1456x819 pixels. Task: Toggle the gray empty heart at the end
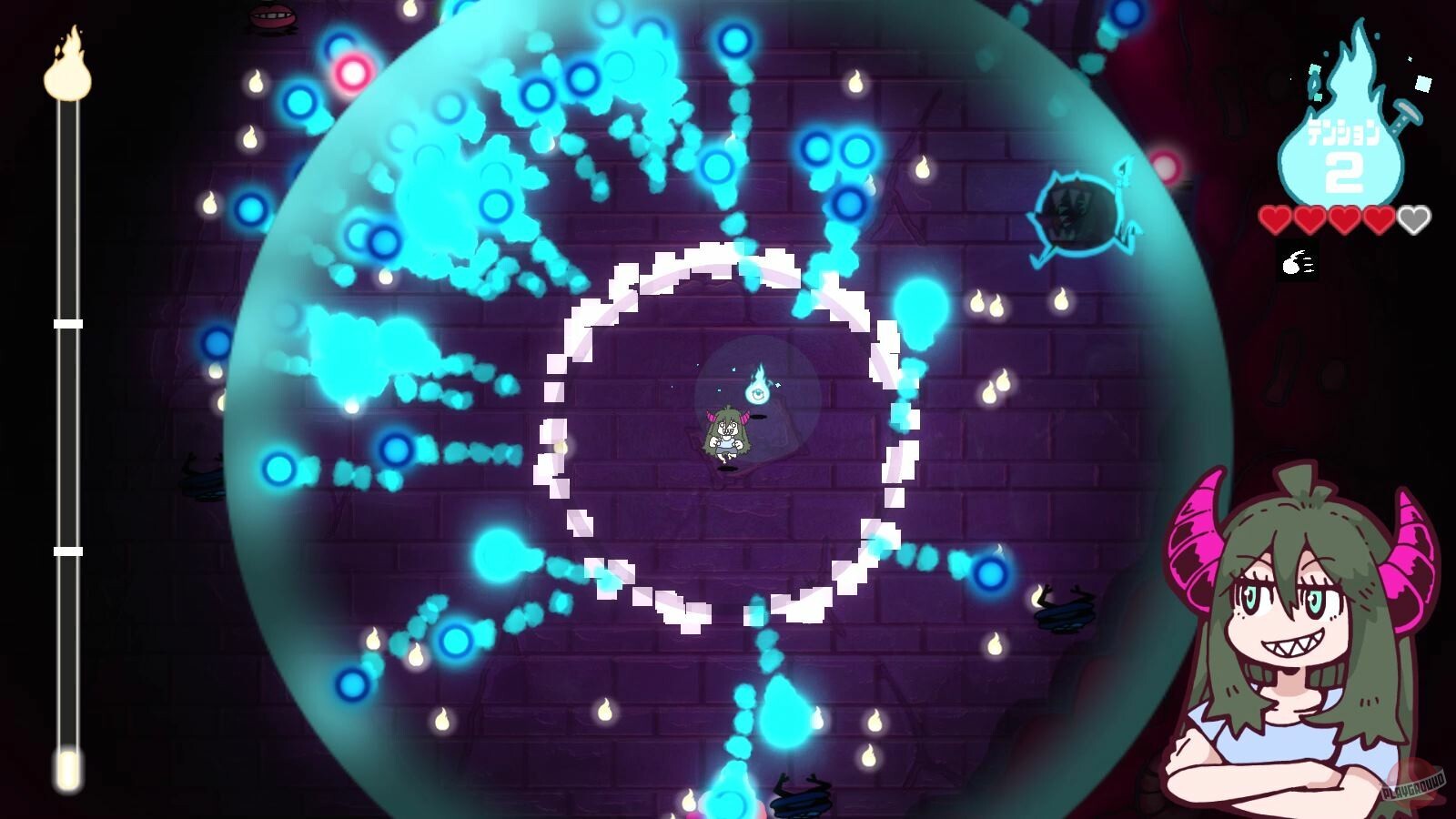pyautogui.click(x=1414, y=217)
